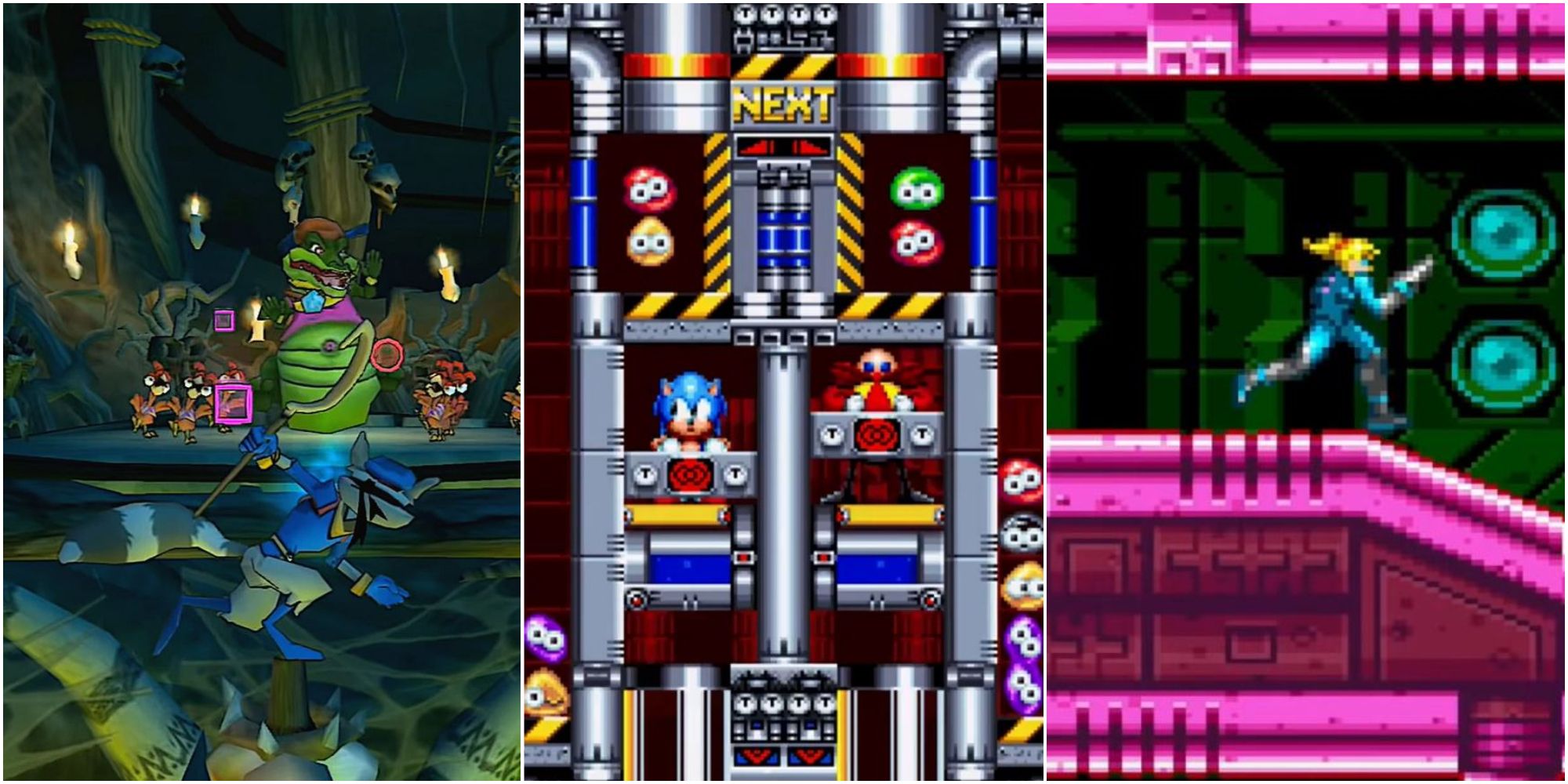Switch to the Sly Cooper panel on the left
Viewport: 1568px width, 784px height.
coord(259,392)
